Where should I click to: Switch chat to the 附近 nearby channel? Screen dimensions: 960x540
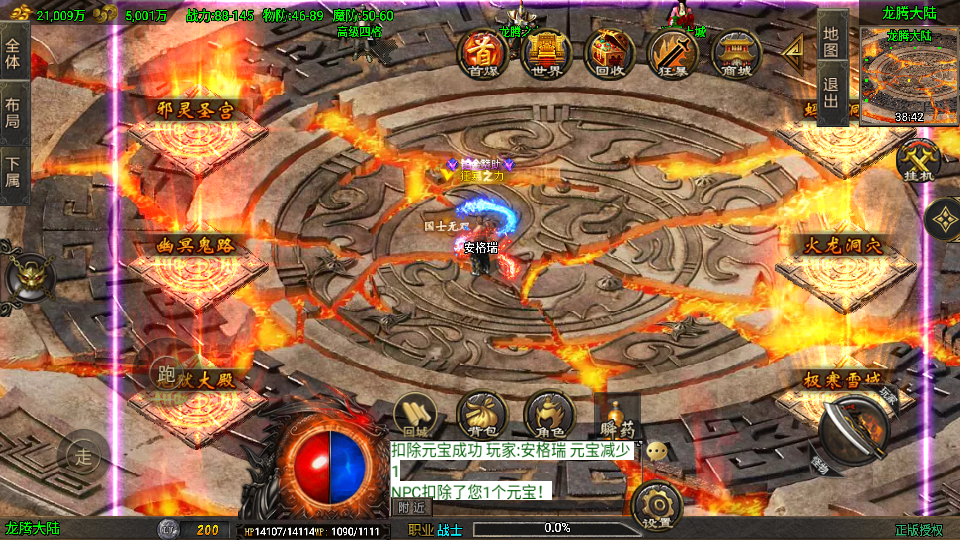411,507
